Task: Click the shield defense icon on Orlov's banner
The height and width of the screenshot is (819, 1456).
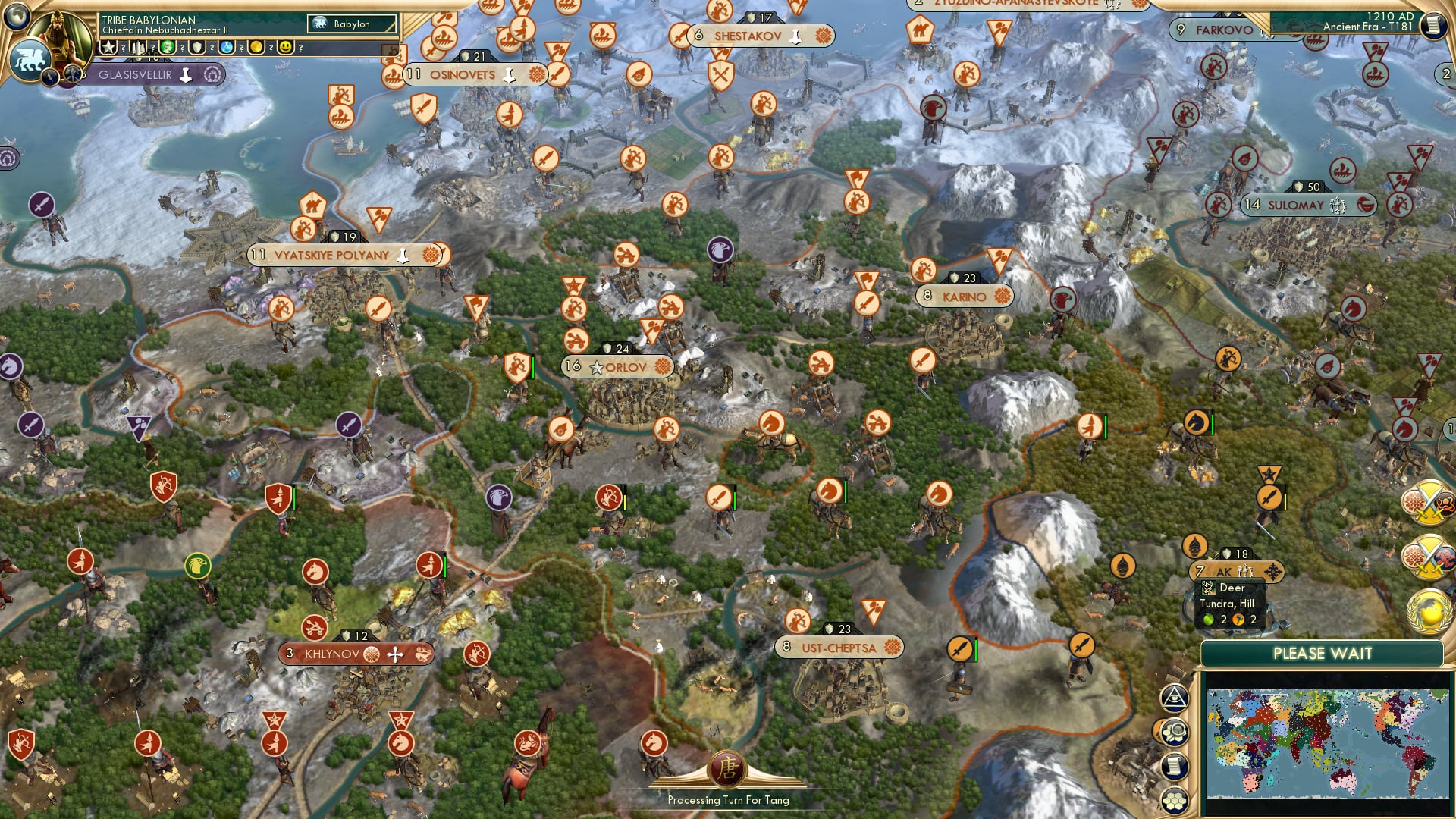Action: point(607,347)
